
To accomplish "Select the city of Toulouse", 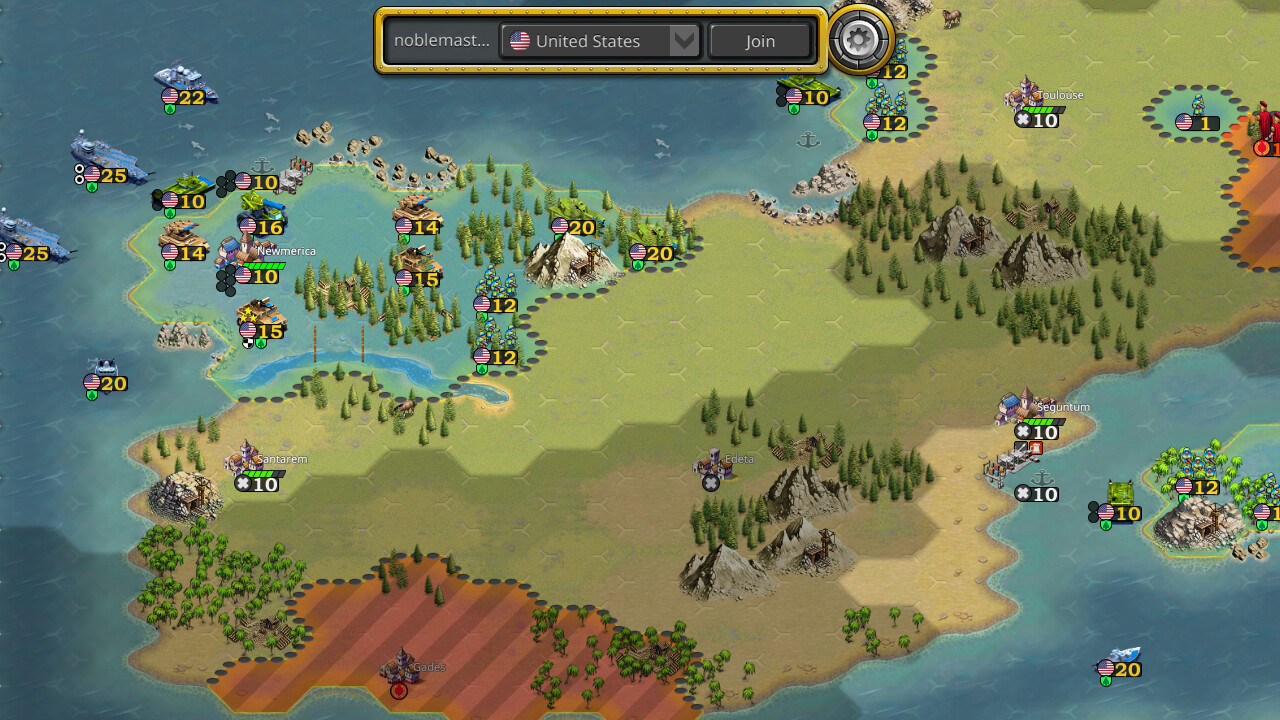I will (1027, 93).
